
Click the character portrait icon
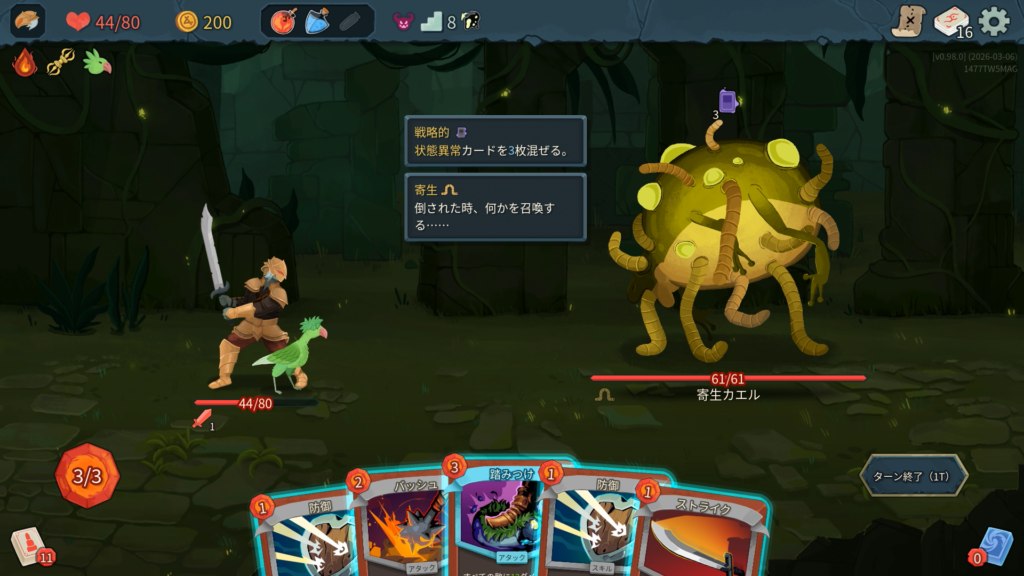click(x=27, y=21)
